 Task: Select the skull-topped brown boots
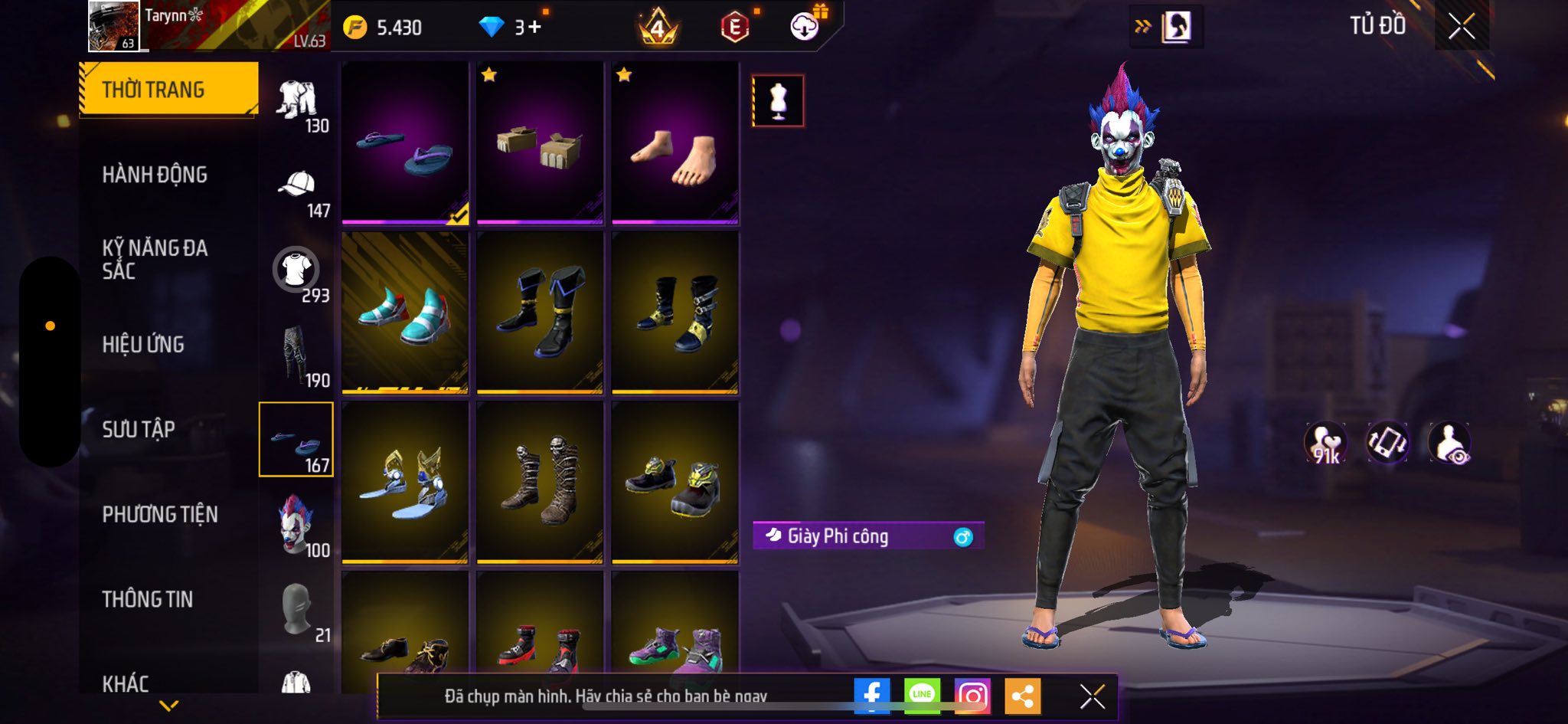pyautogui.click(x=540, y=483)
